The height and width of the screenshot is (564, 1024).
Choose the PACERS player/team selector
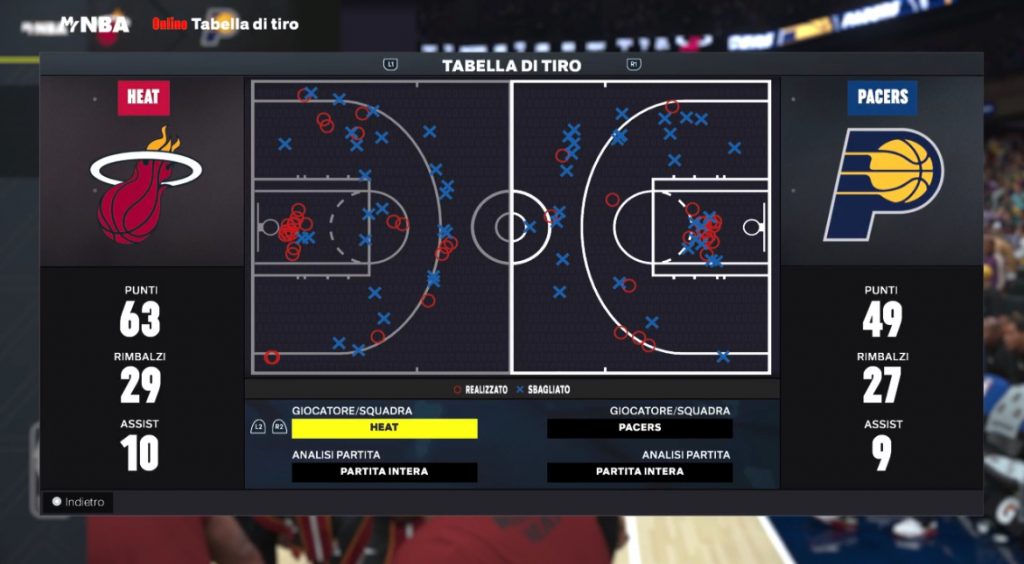640,428
